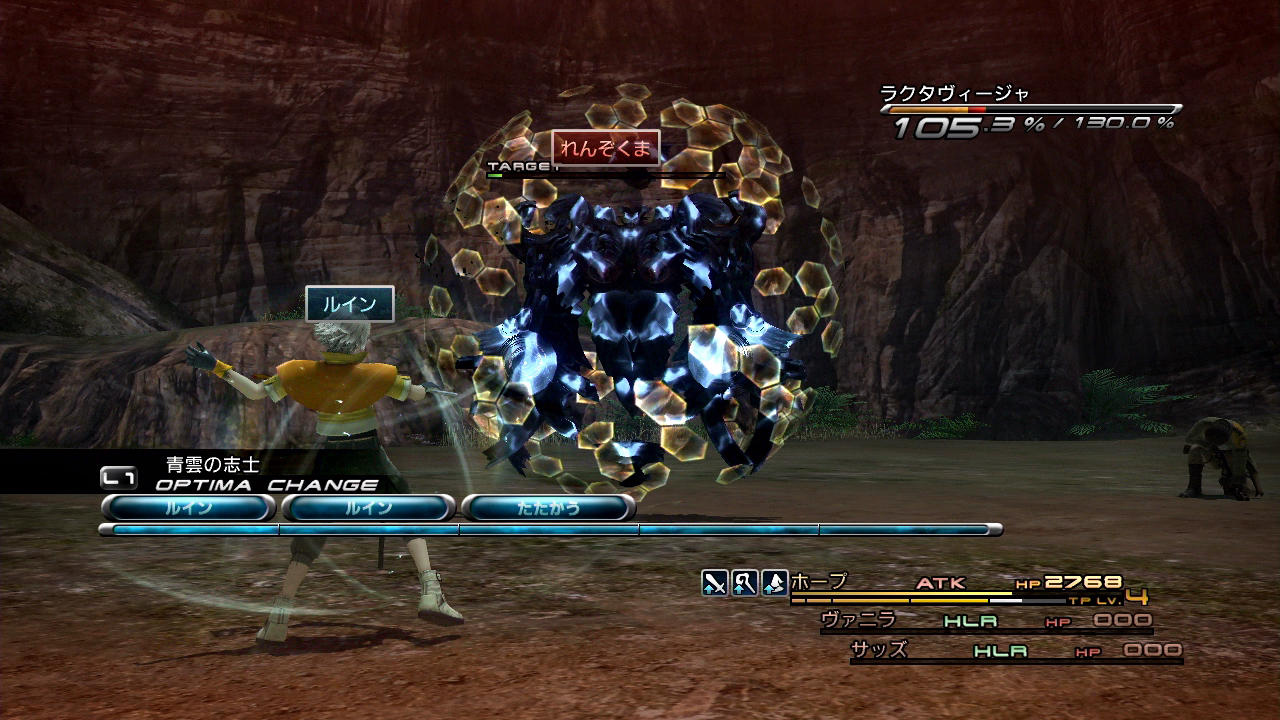Choose party member サッズ
Image resolution: width=1280 pixels, height=720 pixels.
coord(878,650)
